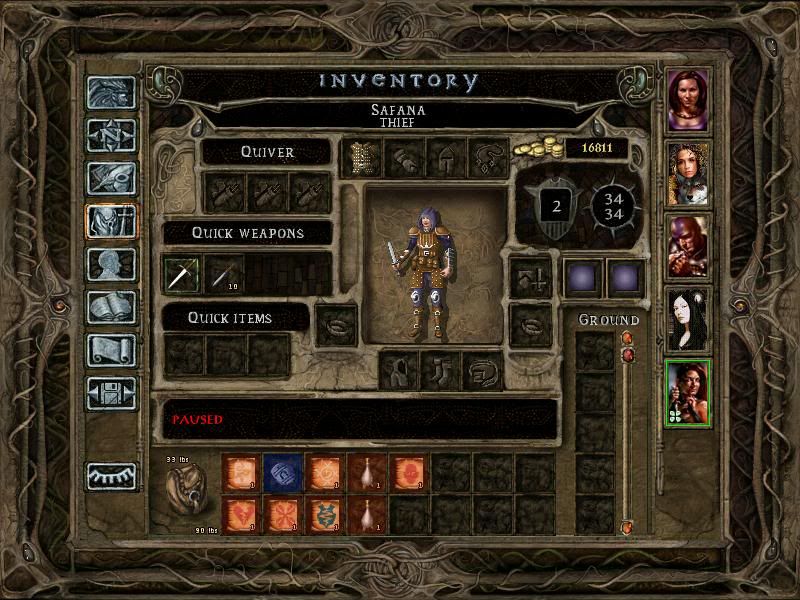
Task: Open the mage spellbook open-book button
Action: [110, 307]
